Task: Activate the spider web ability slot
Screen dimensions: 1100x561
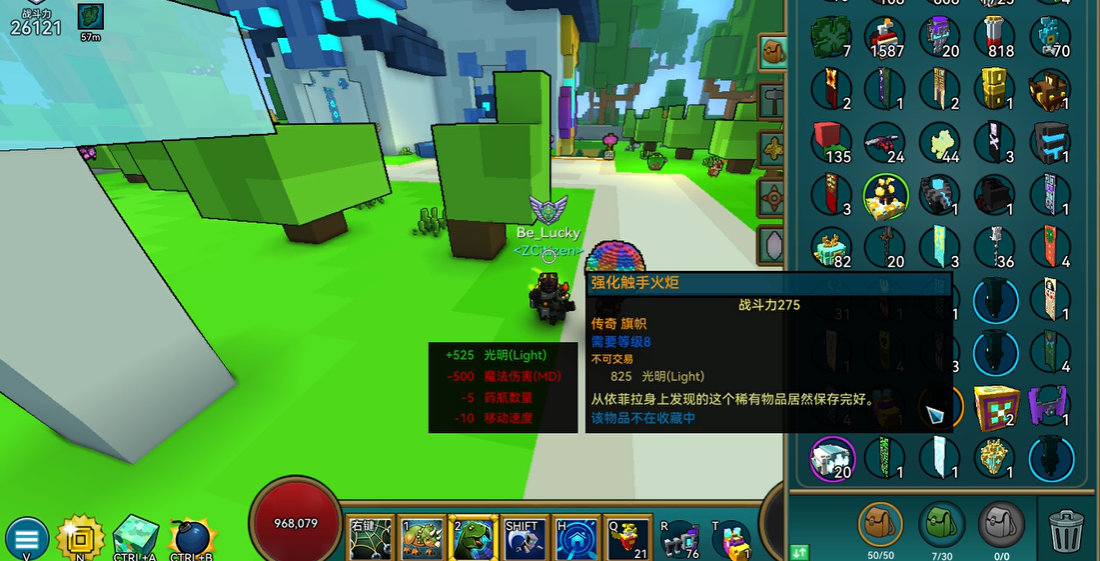Action: (368, 538)
